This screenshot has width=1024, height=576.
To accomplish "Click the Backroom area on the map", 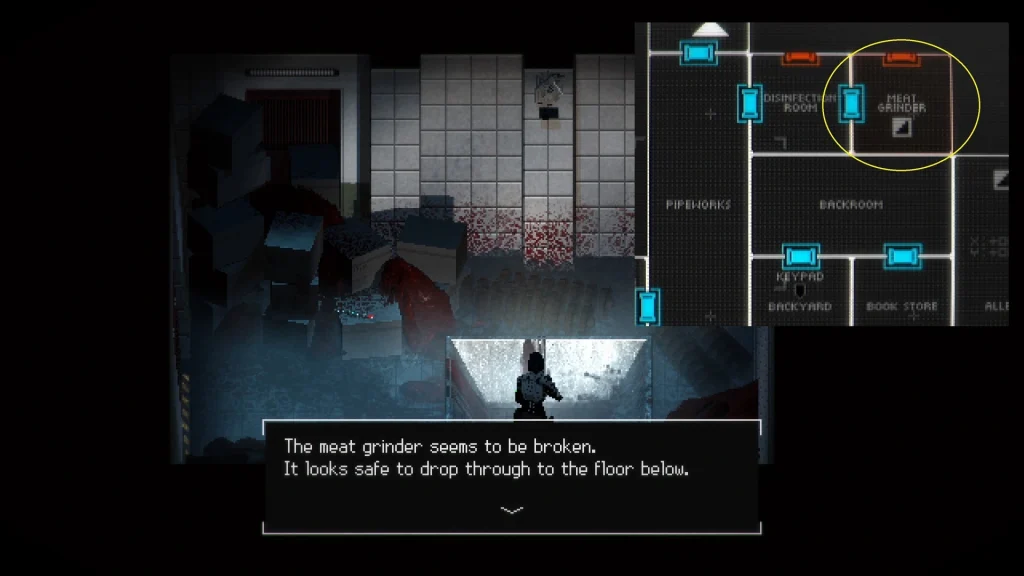I will [851, 204].
